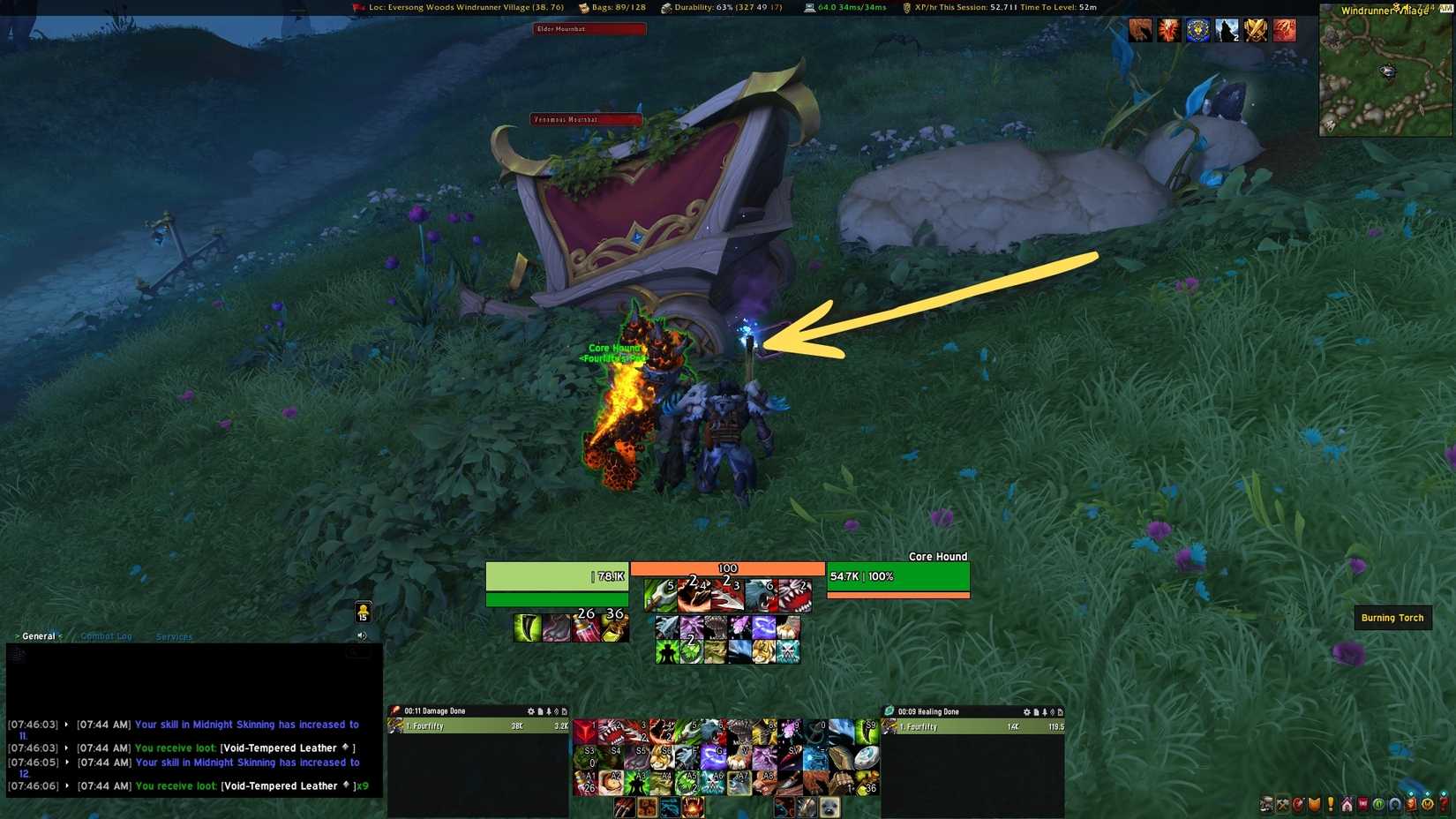Open the Help menu red question mark icon
Viewport: 1456px width, 819px height.
(1445, 805)
